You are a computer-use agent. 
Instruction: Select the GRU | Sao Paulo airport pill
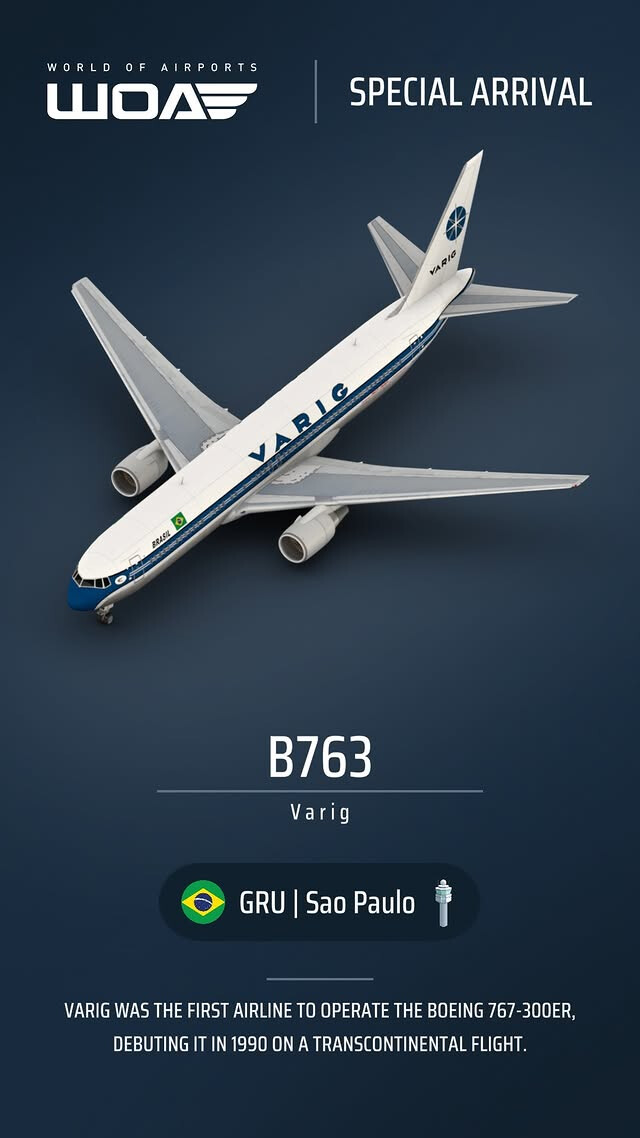(x=319, y=902)
